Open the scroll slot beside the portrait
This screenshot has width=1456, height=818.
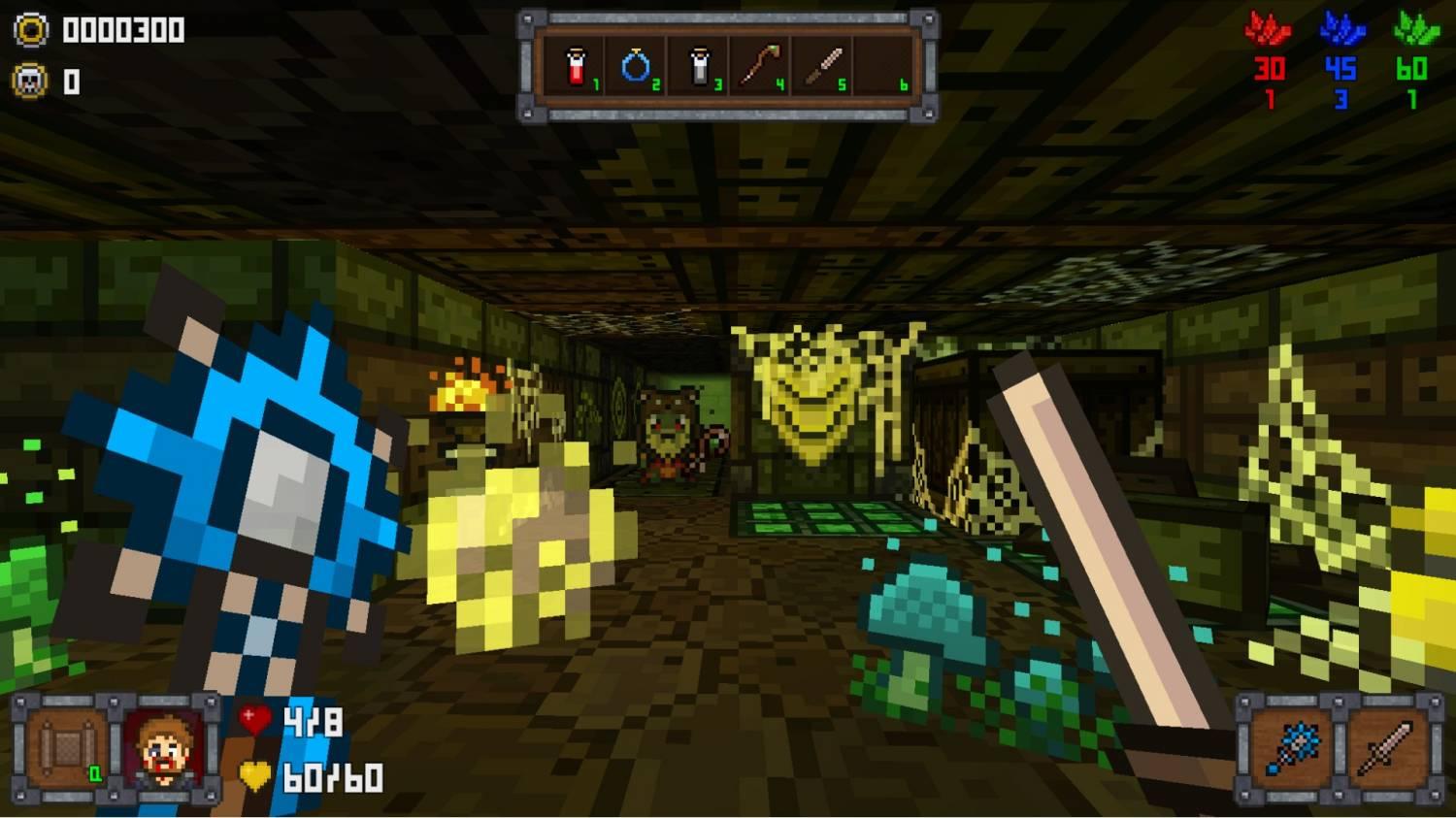point(68,749)
